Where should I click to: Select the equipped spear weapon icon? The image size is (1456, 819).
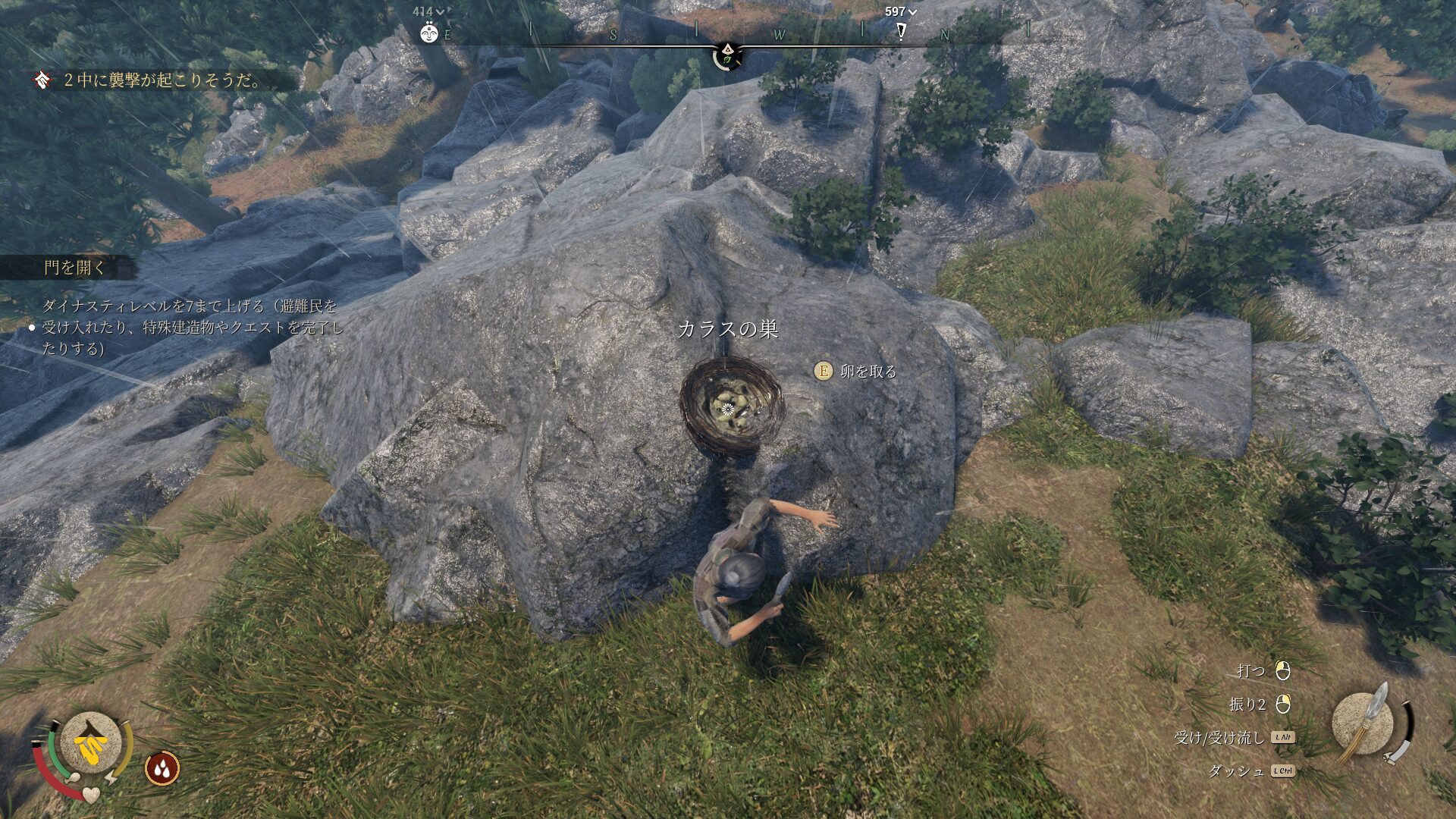click(x=1364, y=723)
